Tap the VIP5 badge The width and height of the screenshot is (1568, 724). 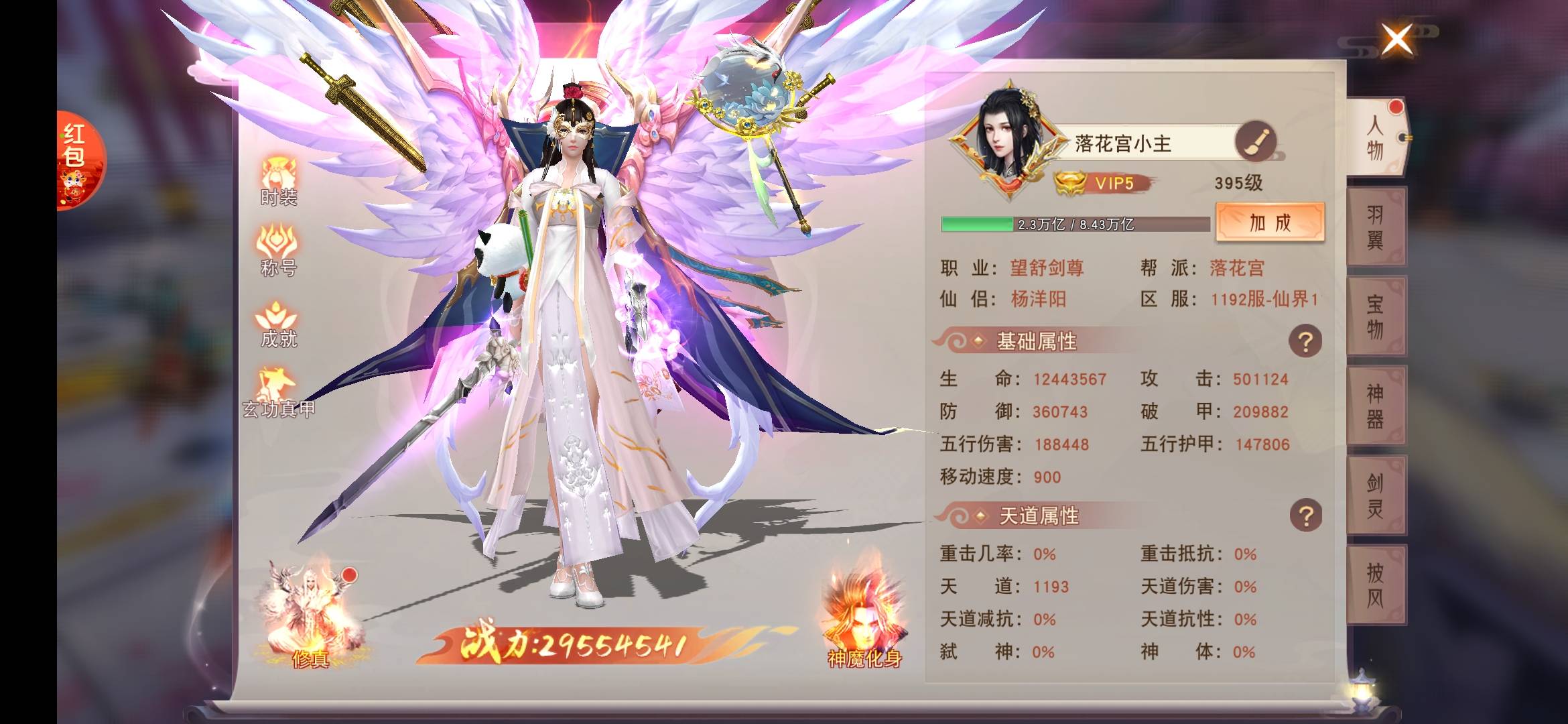coord(1102,183)
